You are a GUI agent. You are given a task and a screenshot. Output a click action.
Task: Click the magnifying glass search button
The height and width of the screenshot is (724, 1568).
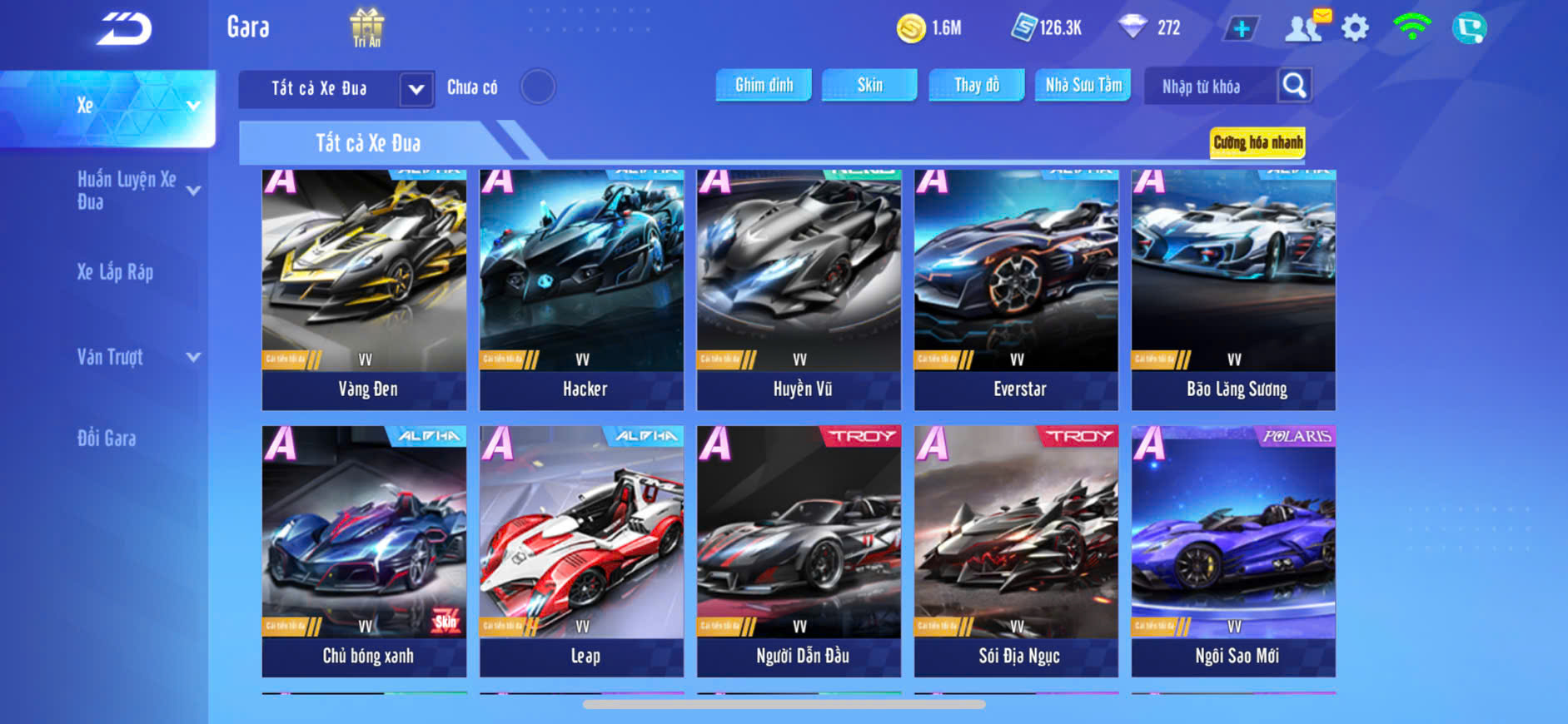pos(1294,85)
